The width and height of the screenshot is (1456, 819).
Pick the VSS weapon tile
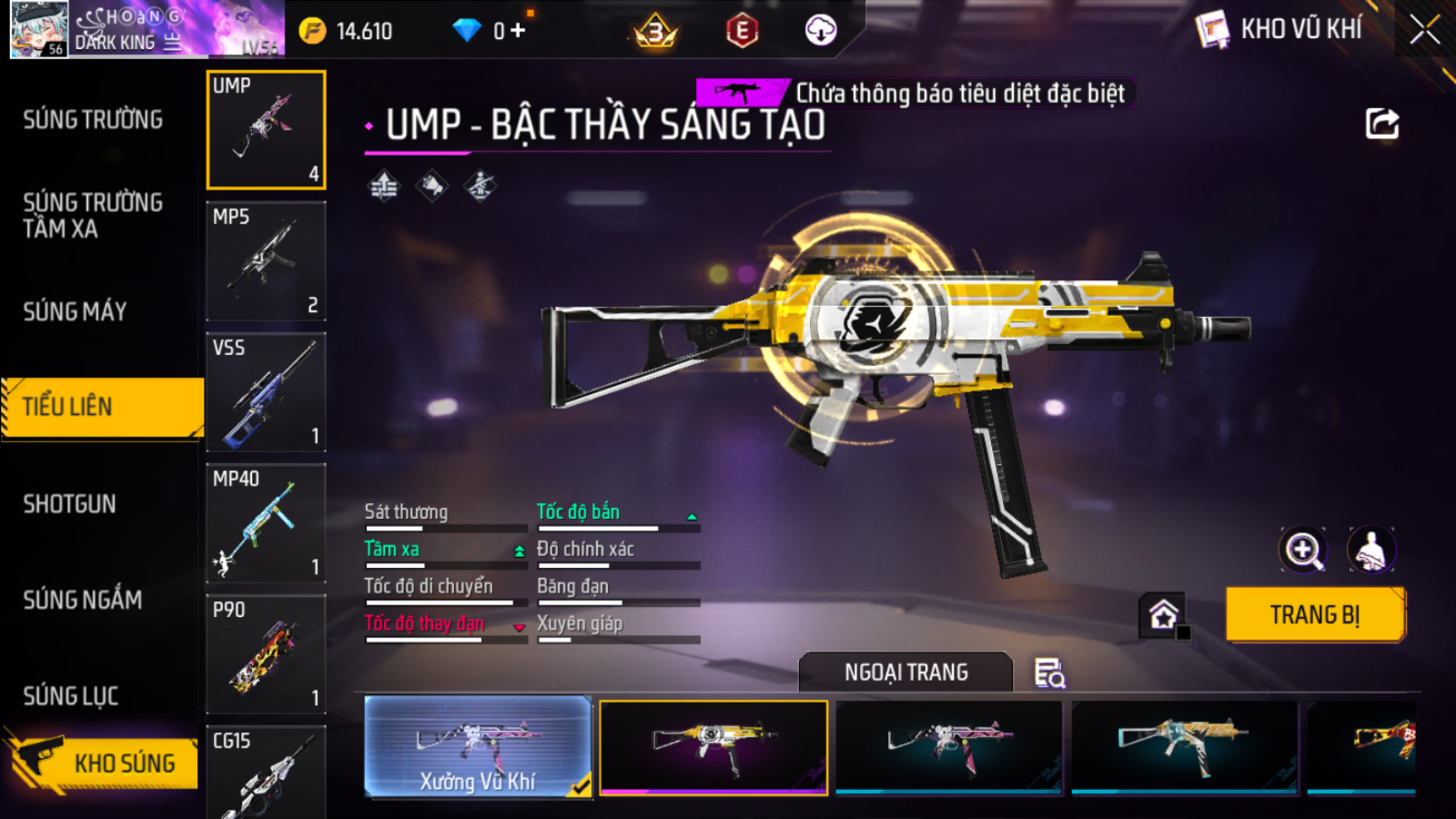266,392
